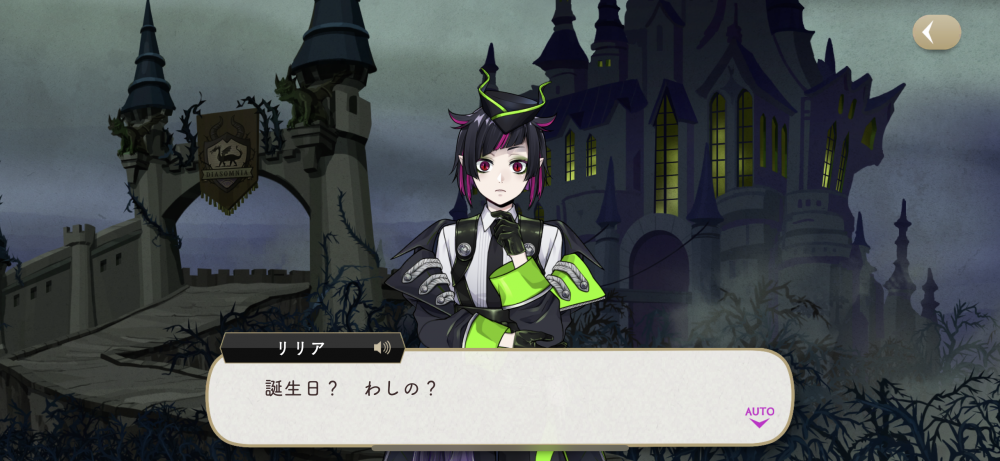Toggle AUTO dialogue advance
1000x461 pixels.
(x=759, y=415)
